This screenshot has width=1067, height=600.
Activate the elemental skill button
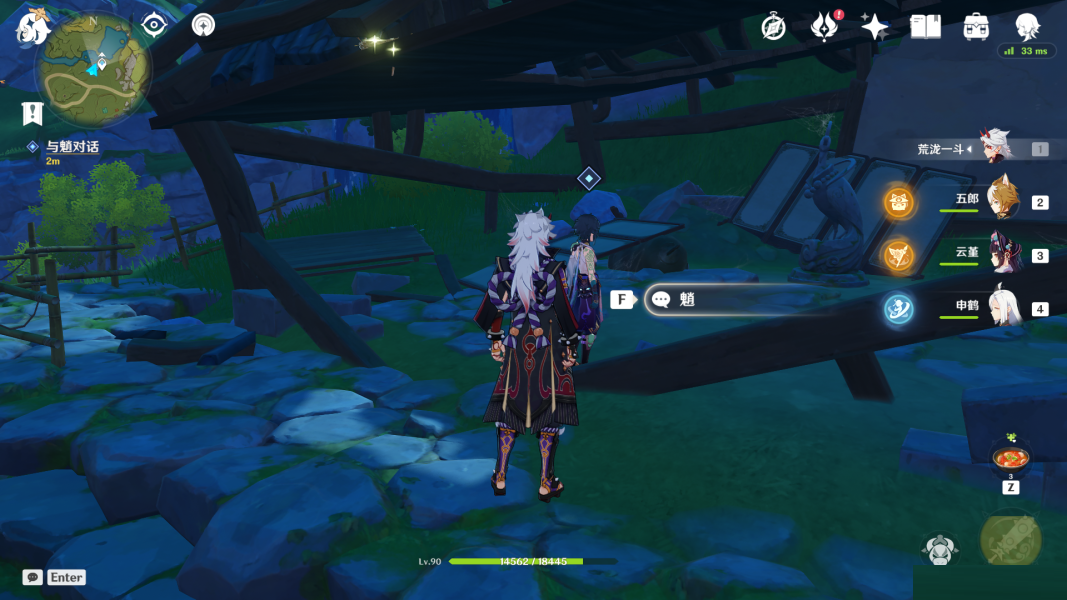pos(941,549)
